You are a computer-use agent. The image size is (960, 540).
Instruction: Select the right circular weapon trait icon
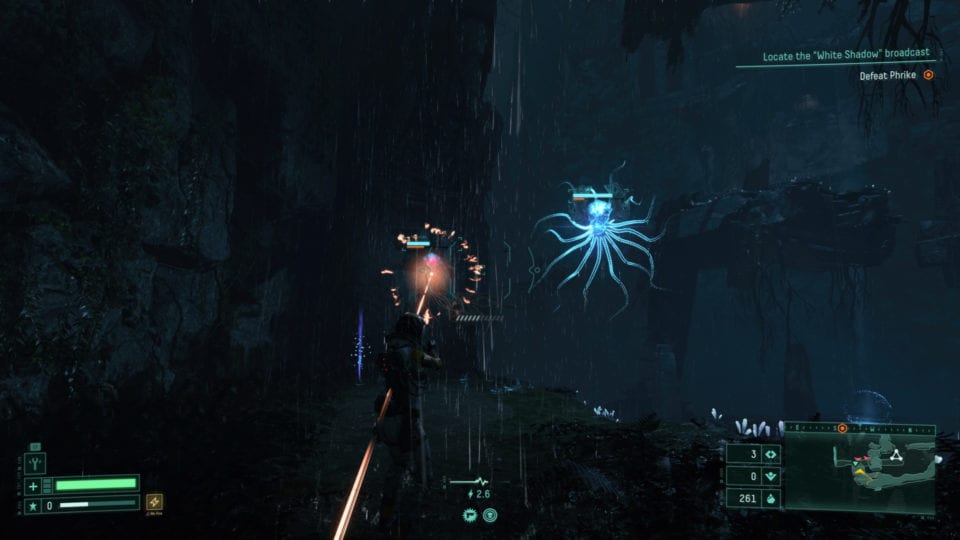490,516
